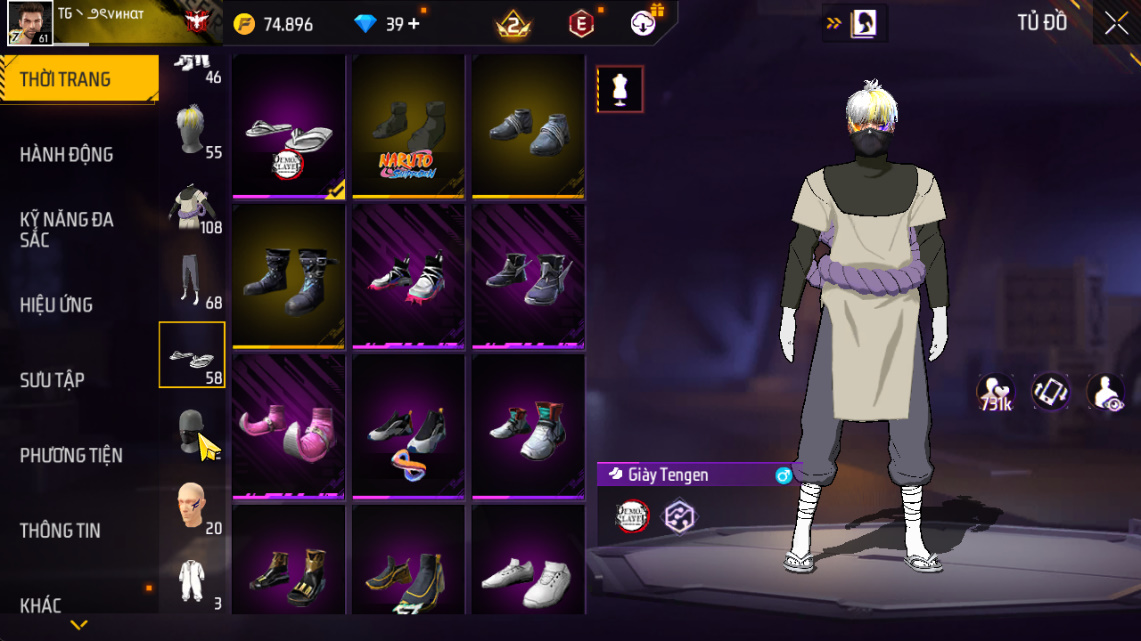Viewport: 1141px width, 641px height.
Task: Open the pants category with 68 items
Action: (191, 280)
